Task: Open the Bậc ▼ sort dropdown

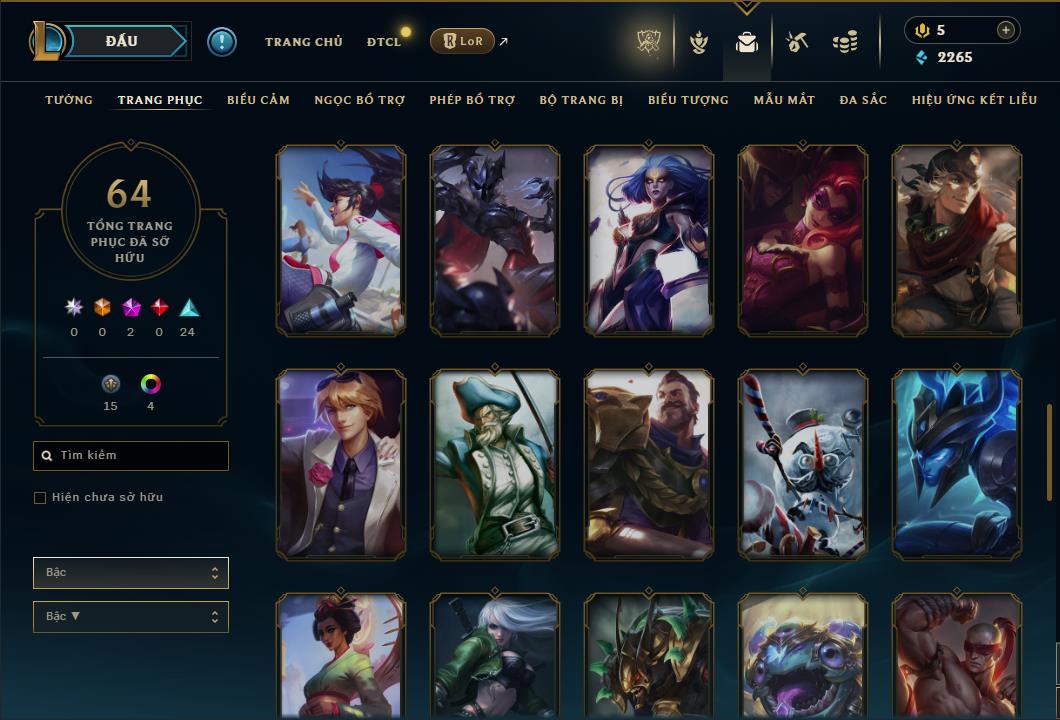Action: pyautogui.click(x=131, y=617)
